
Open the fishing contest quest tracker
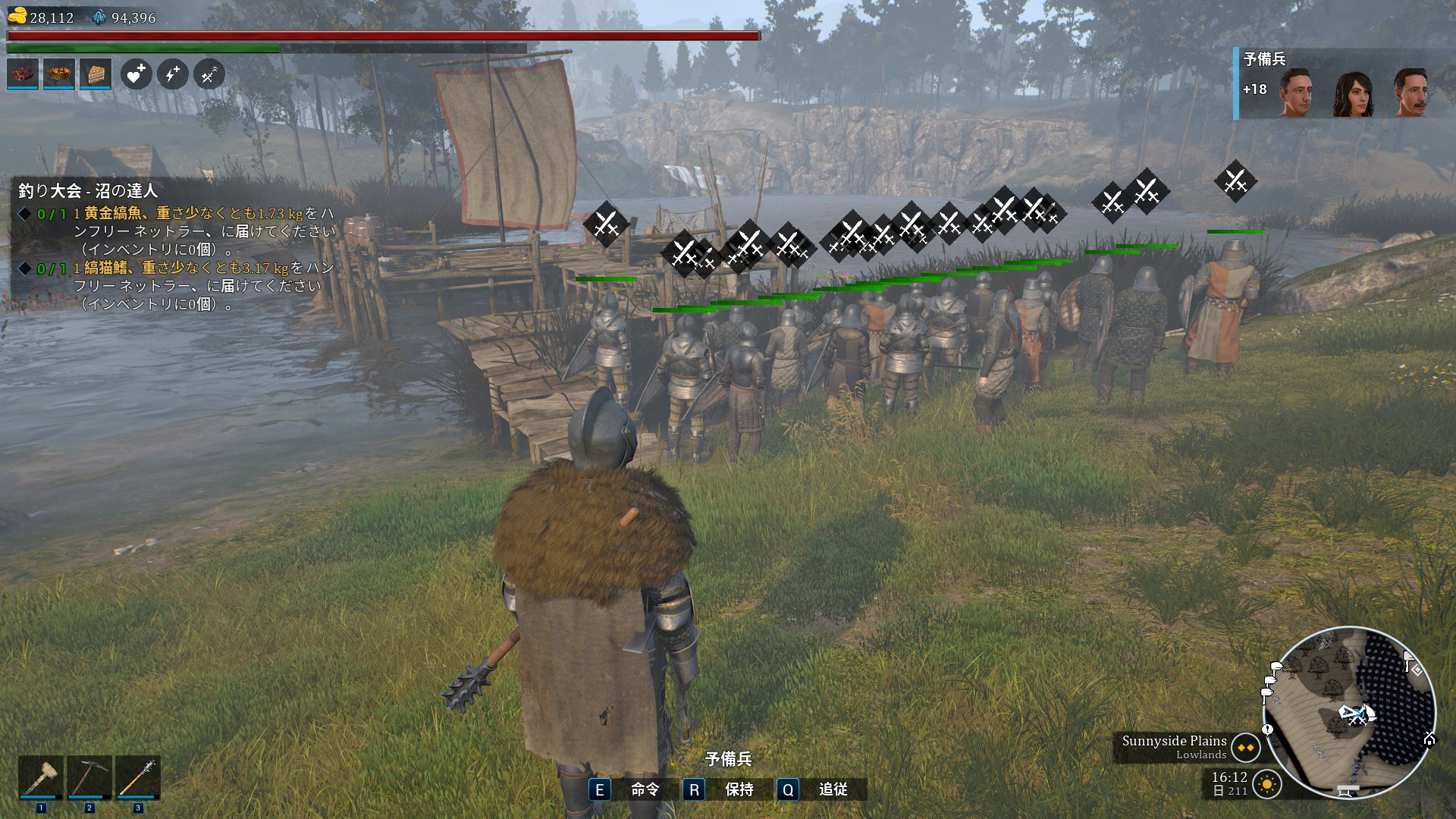point(89,190)
